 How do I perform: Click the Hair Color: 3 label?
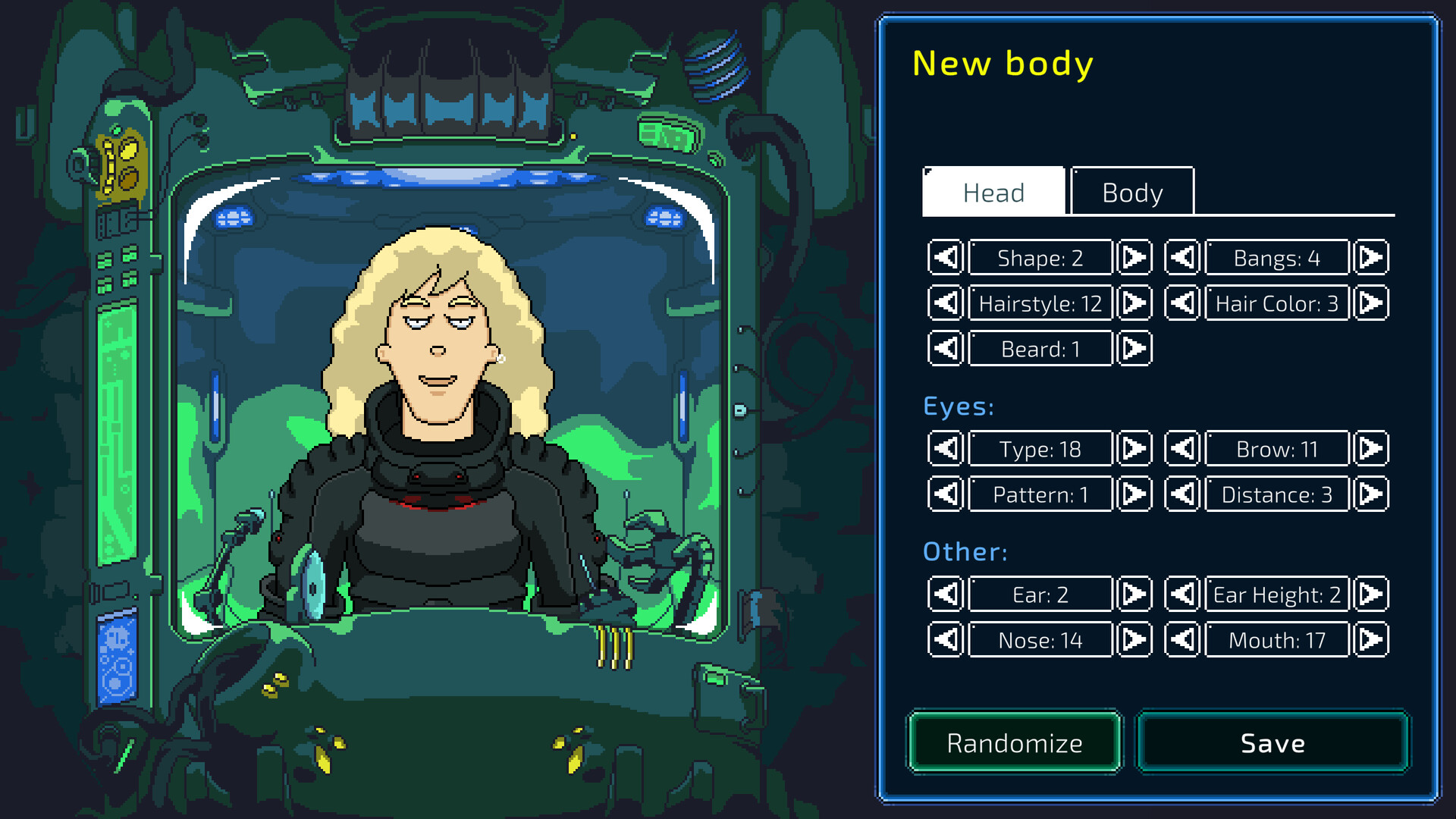(1276, 303)
